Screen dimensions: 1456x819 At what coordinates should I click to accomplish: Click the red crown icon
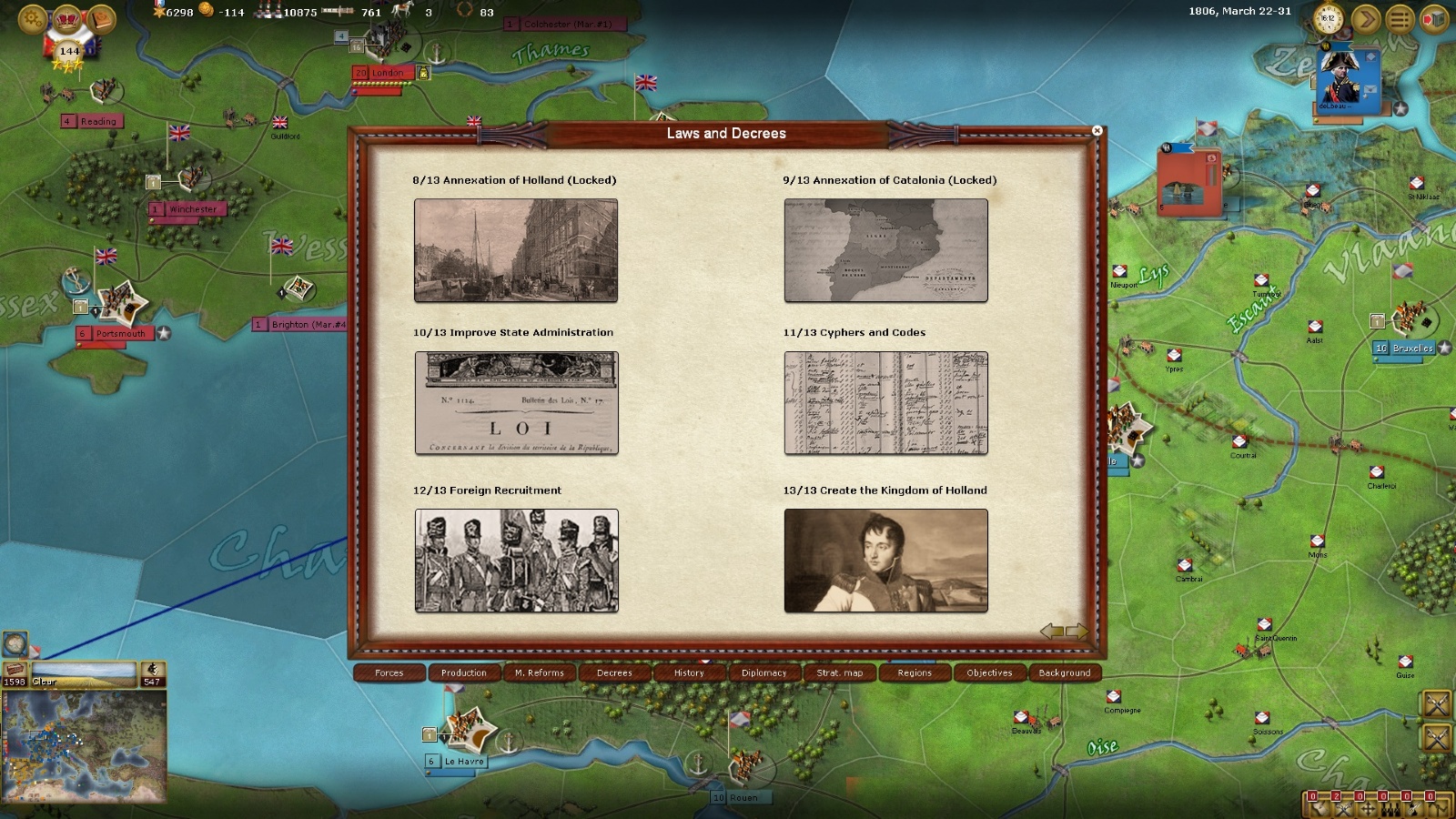tap(66, 18)
